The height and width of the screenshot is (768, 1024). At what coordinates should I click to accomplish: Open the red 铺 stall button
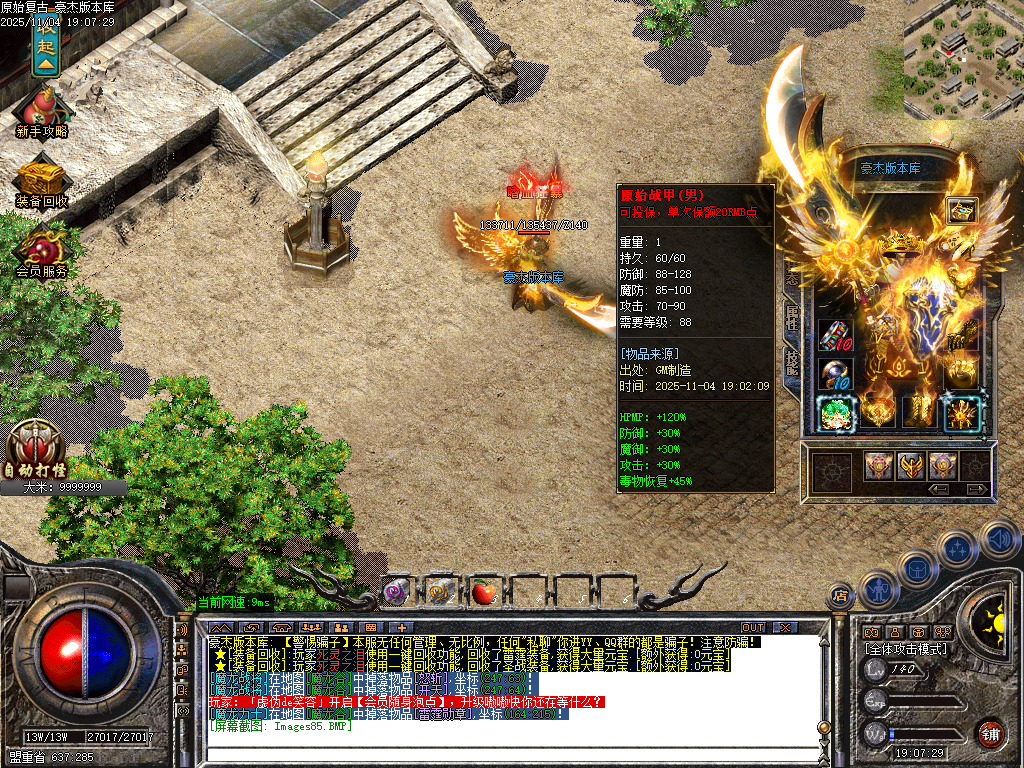coord(990,733)
